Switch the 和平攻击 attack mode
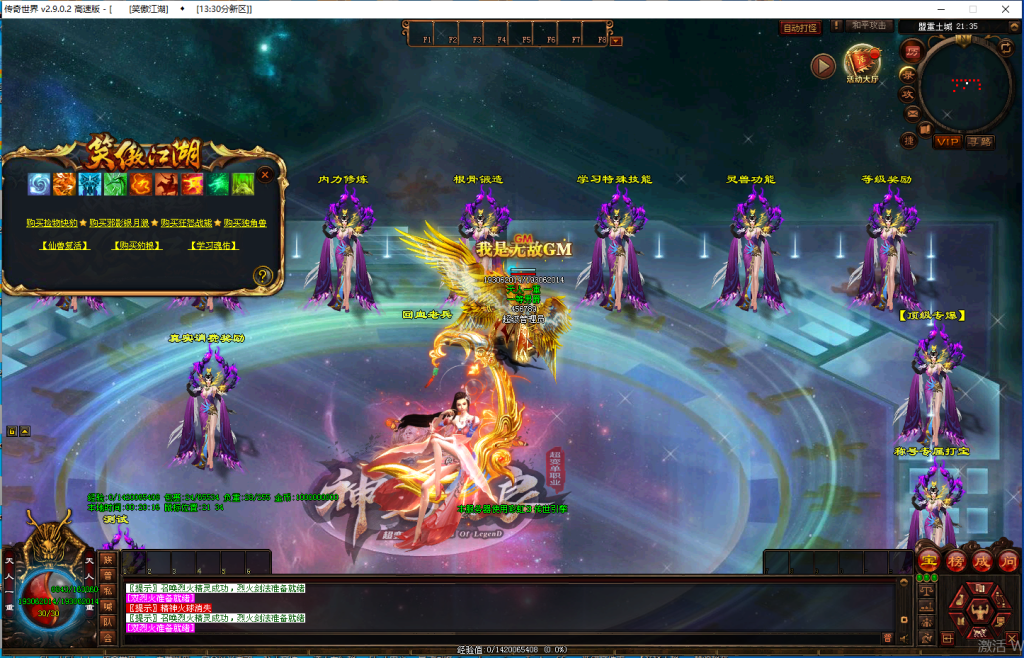The height and width of the screenshot is (658, 1024). click(x=867, y=26)
